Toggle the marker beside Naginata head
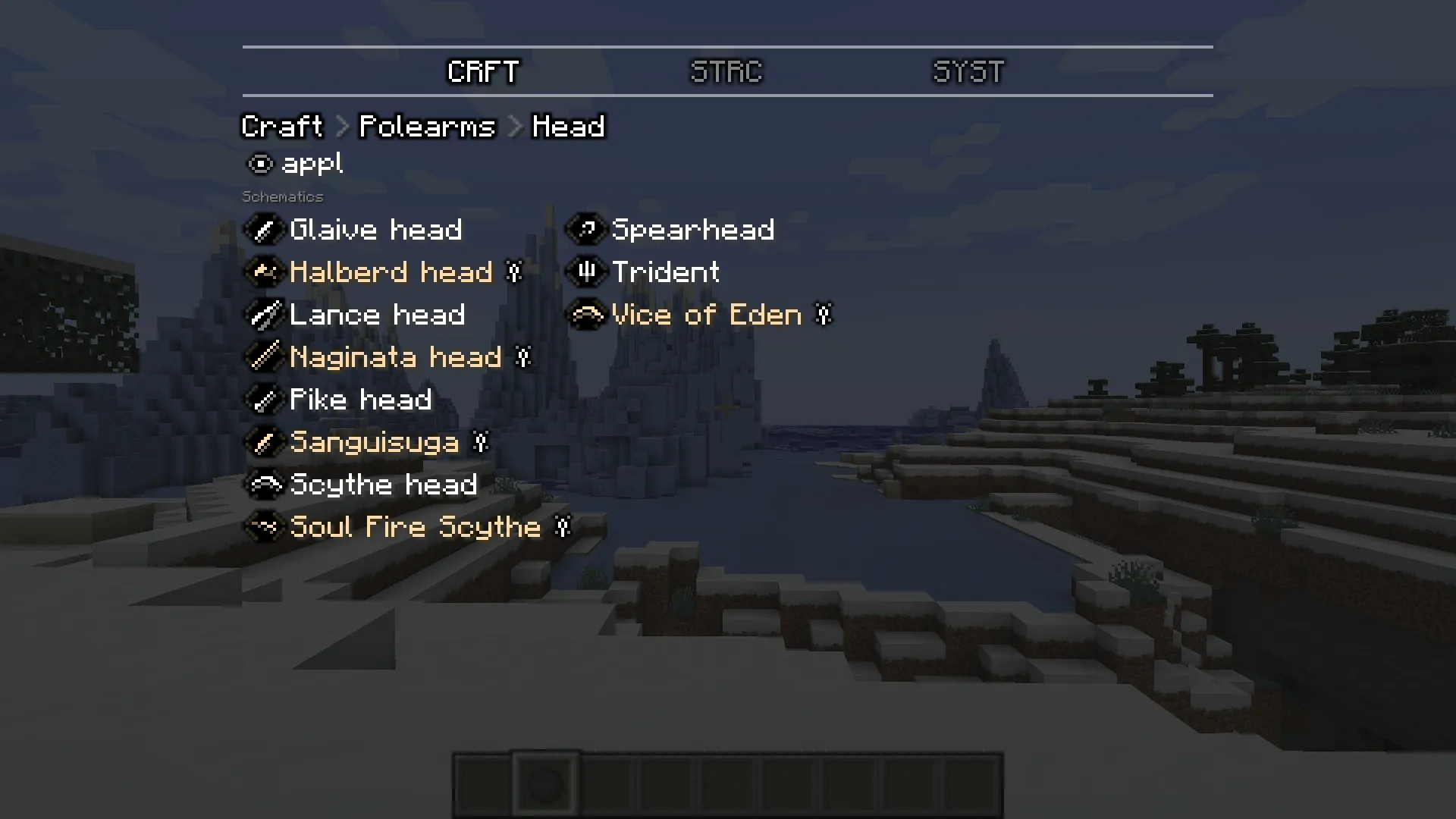 click(523, 357)
